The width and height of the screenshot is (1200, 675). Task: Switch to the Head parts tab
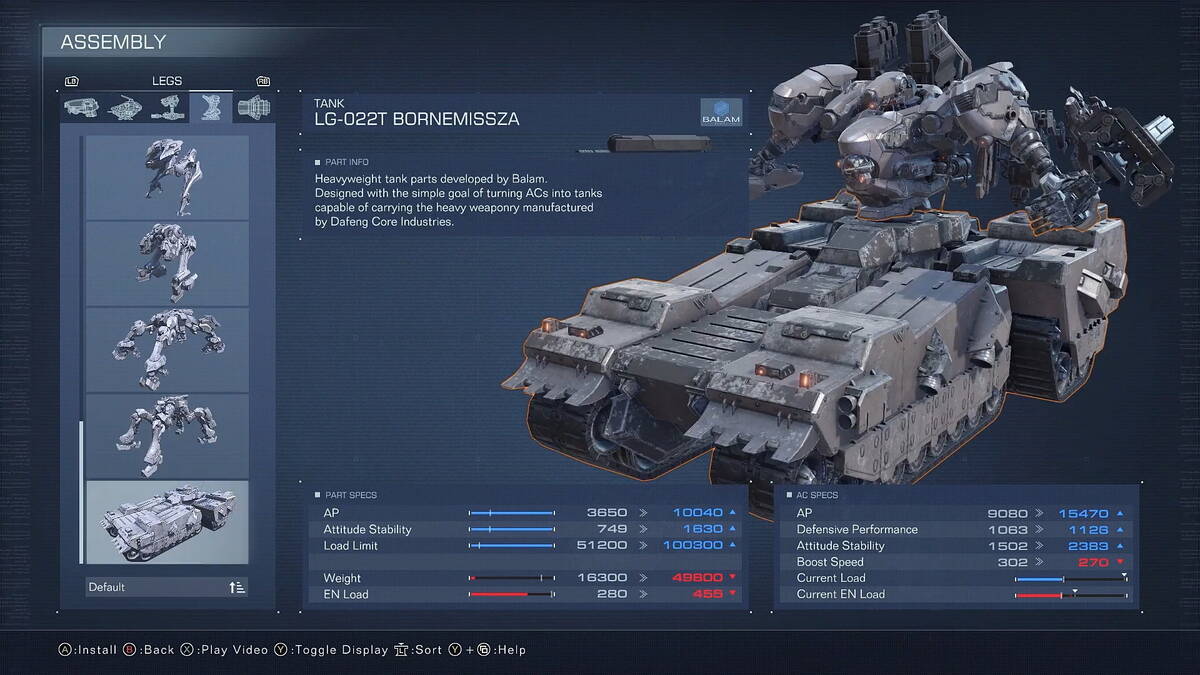[x=81, y=107]
